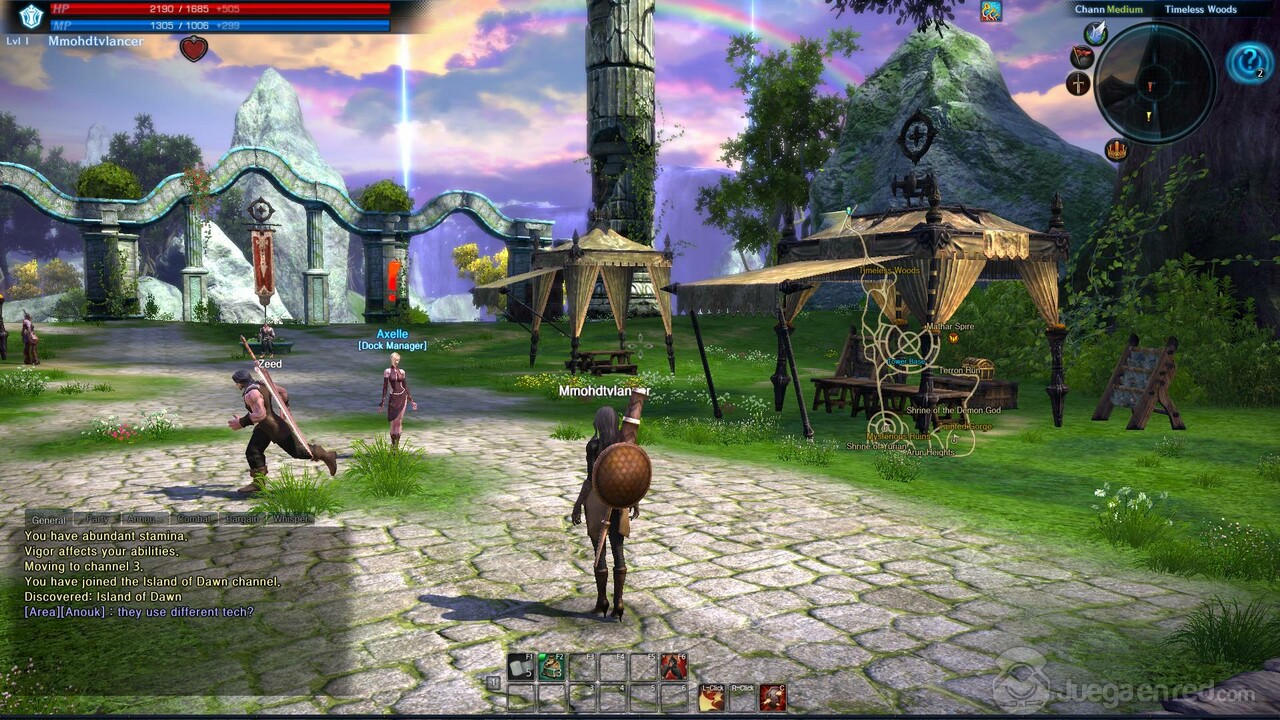Viewport: 1280px width, 720px height.
Task: Click the red flag icon beside minimap
Action: 1081,57
